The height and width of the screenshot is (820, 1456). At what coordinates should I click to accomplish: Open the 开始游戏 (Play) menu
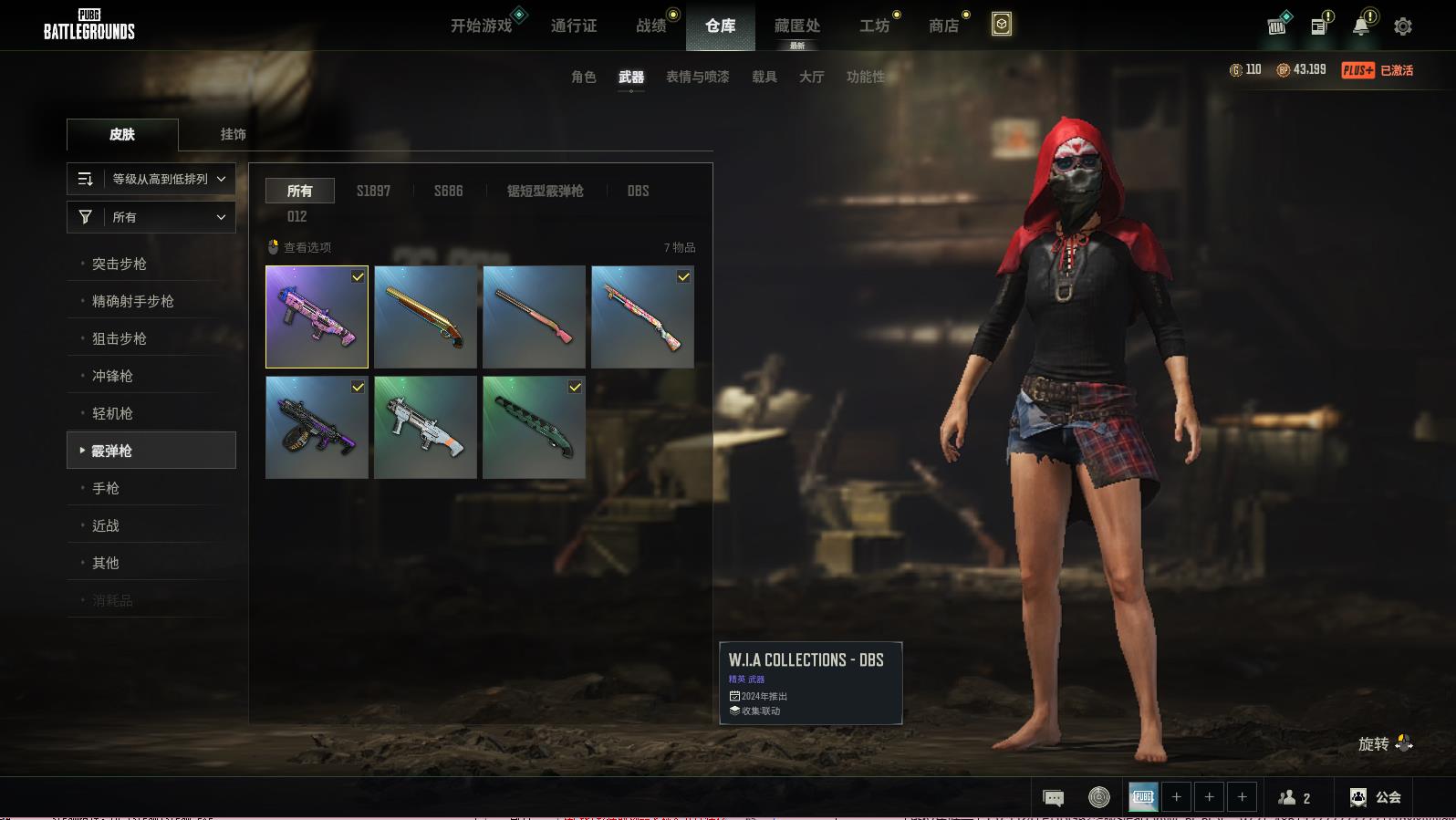[481, 26]
